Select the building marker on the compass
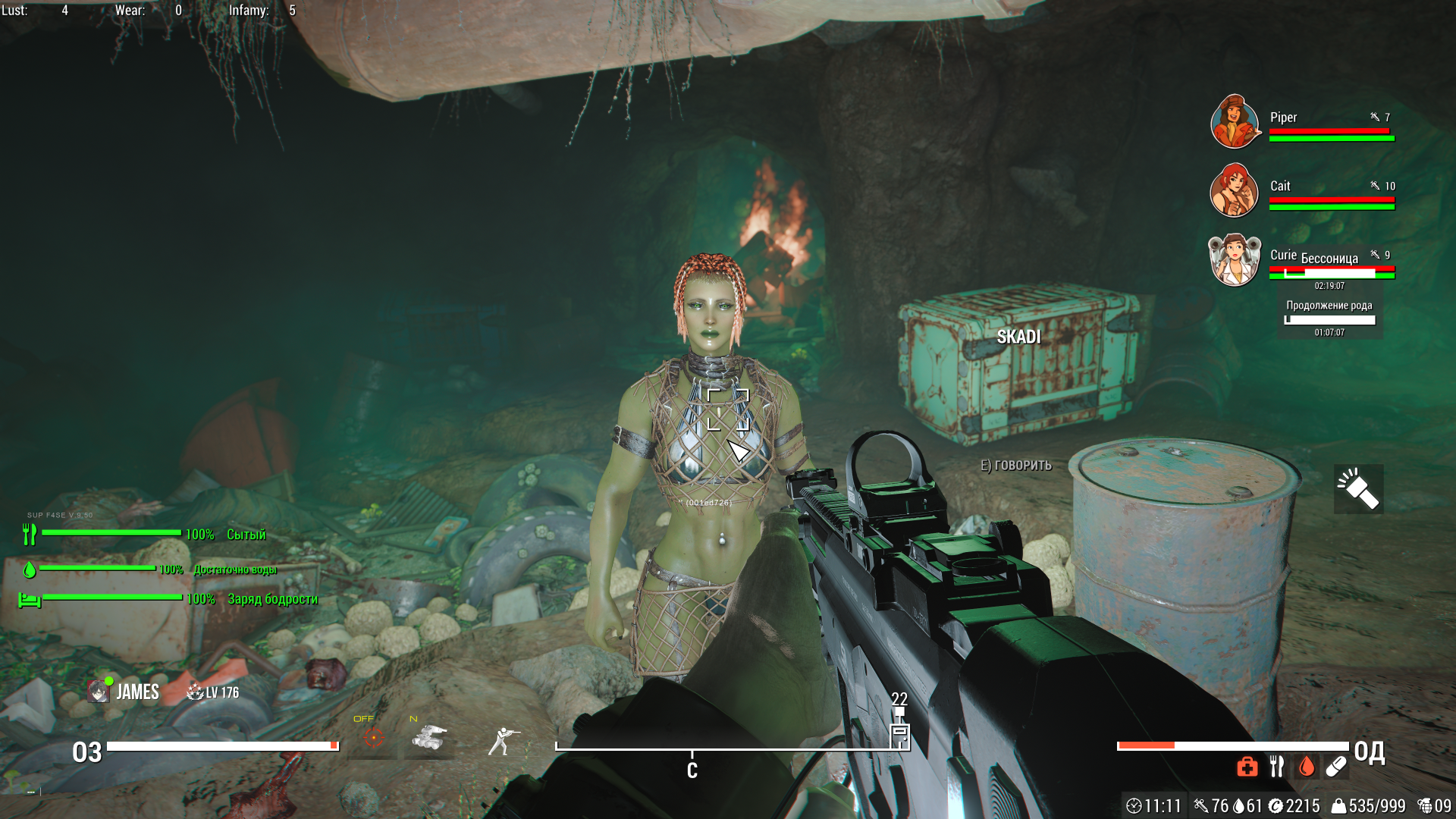The width and height of the screenshot is (1456, 819). coord(899,734)
